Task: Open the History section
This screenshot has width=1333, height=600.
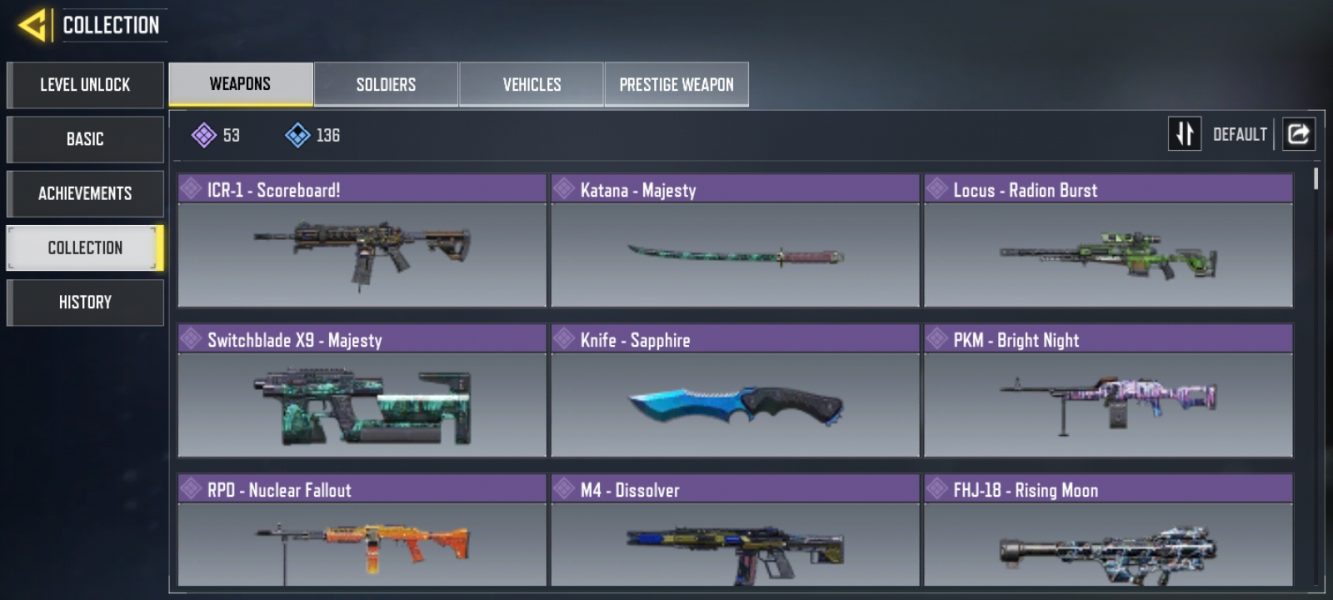Action: point(85,302)
